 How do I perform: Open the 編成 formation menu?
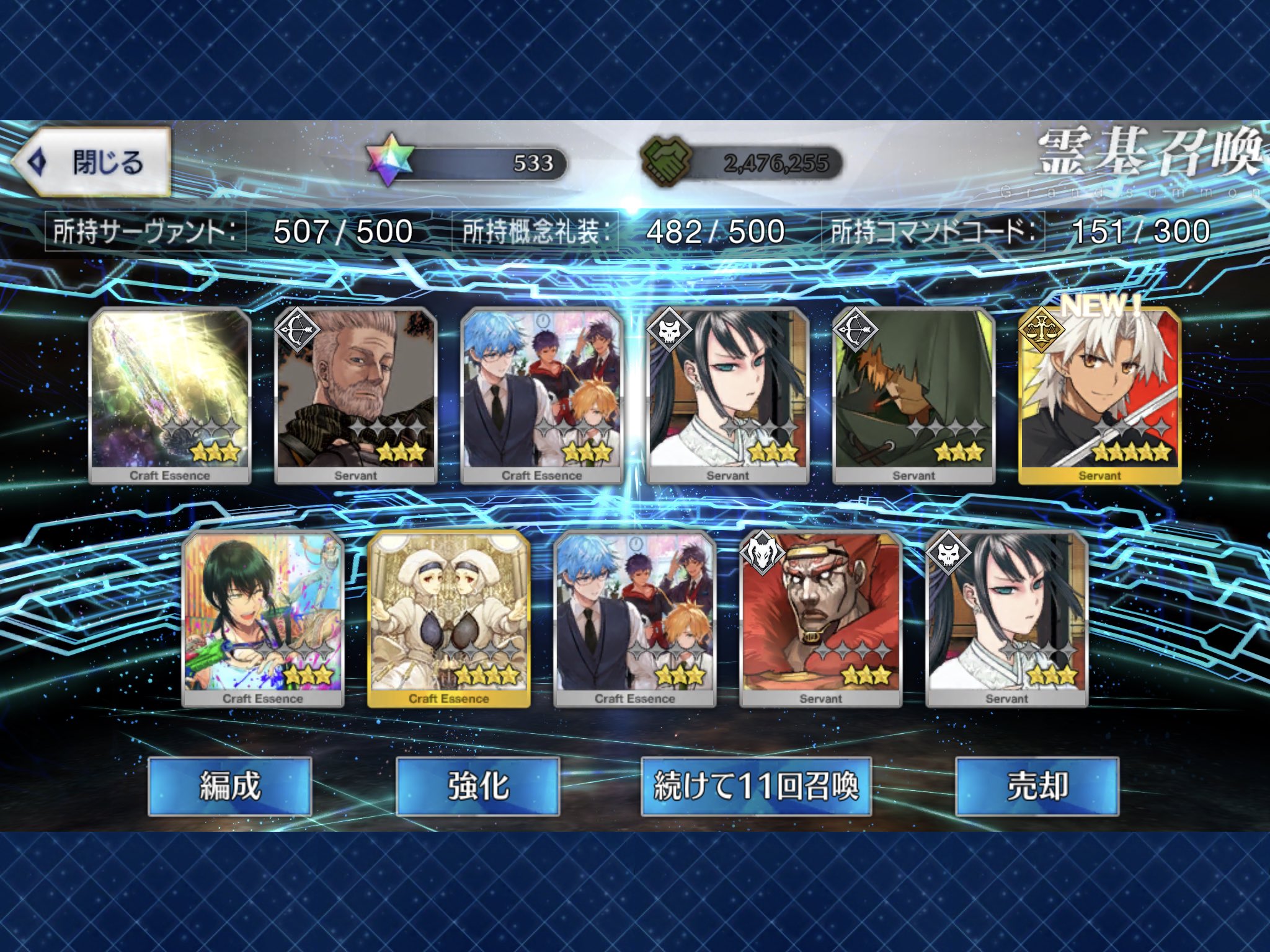point(229,786)
